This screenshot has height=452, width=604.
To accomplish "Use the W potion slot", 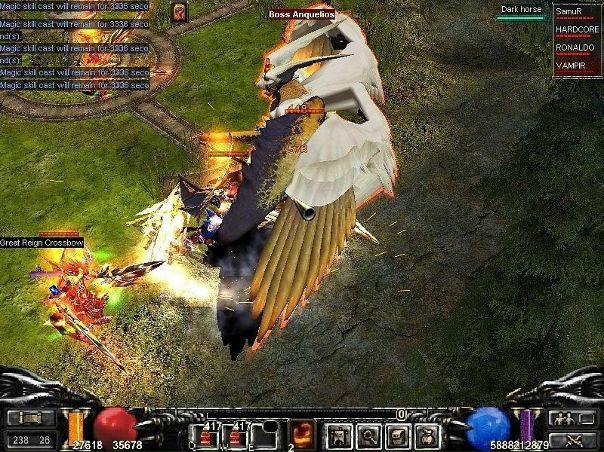I will (x=237, y=435).
